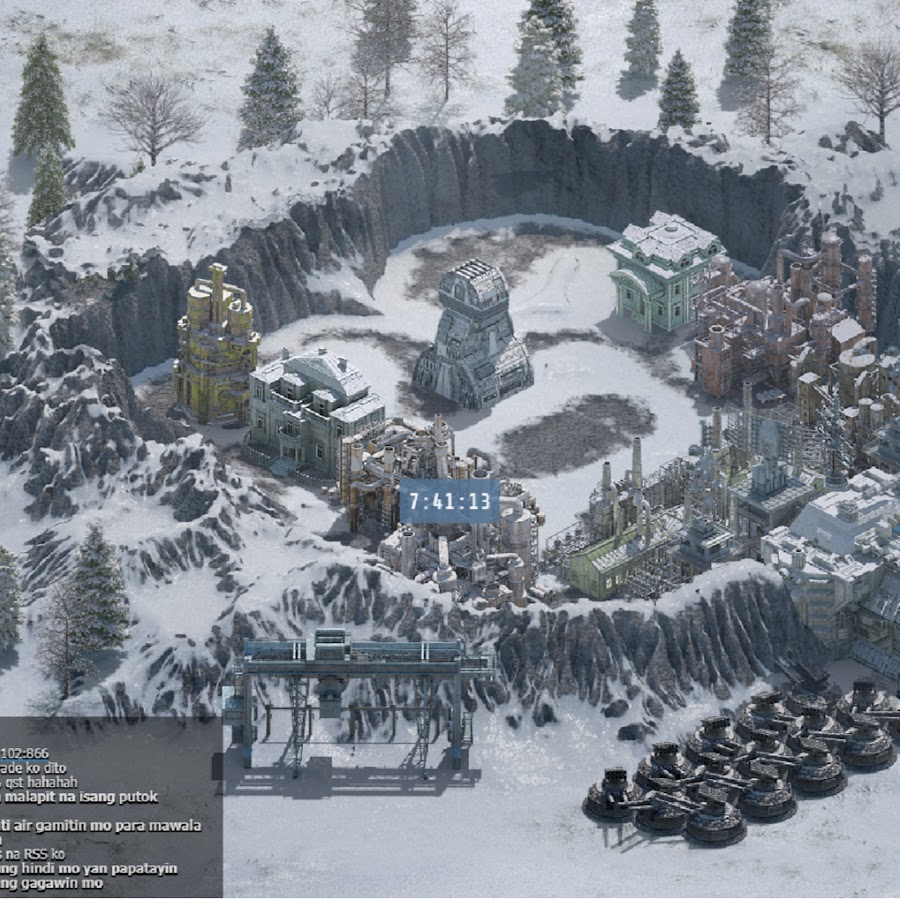Click the chat panel's side handle tab
Screen dimensions: 900x900
point(217,767)
